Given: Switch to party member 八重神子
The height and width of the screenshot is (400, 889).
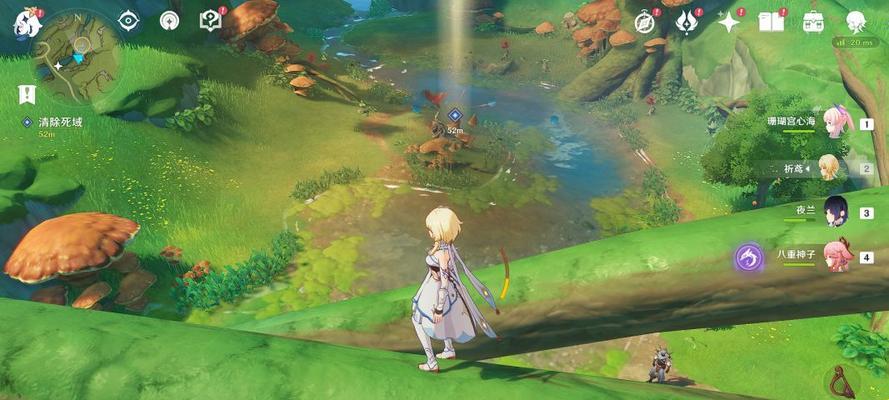Looking at the screenshot, I should point(836,255).
